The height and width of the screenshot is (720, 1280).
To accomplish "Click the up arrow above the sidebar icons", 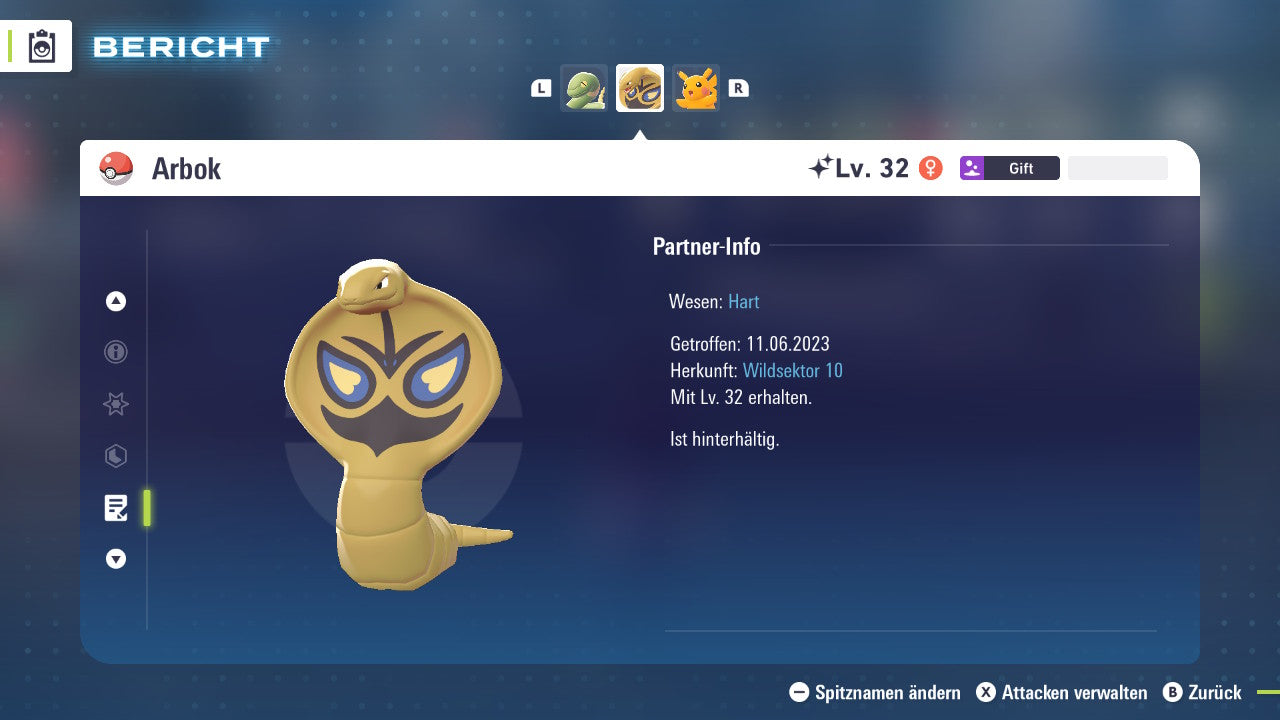I will pos(116,301).
